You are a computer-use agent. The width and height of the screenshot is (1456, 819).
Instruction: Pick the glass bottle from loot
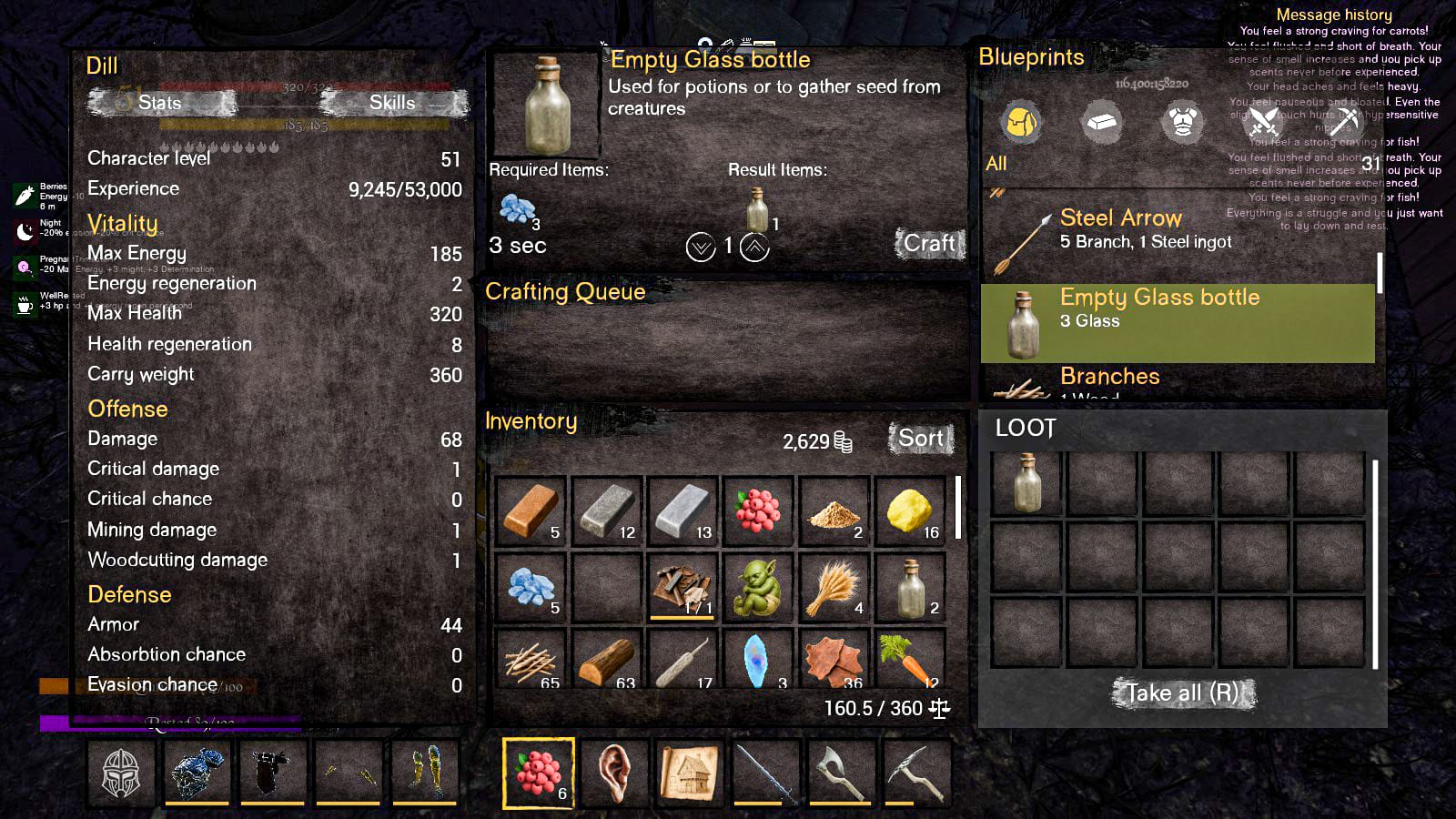click(x=1026, y=483)
